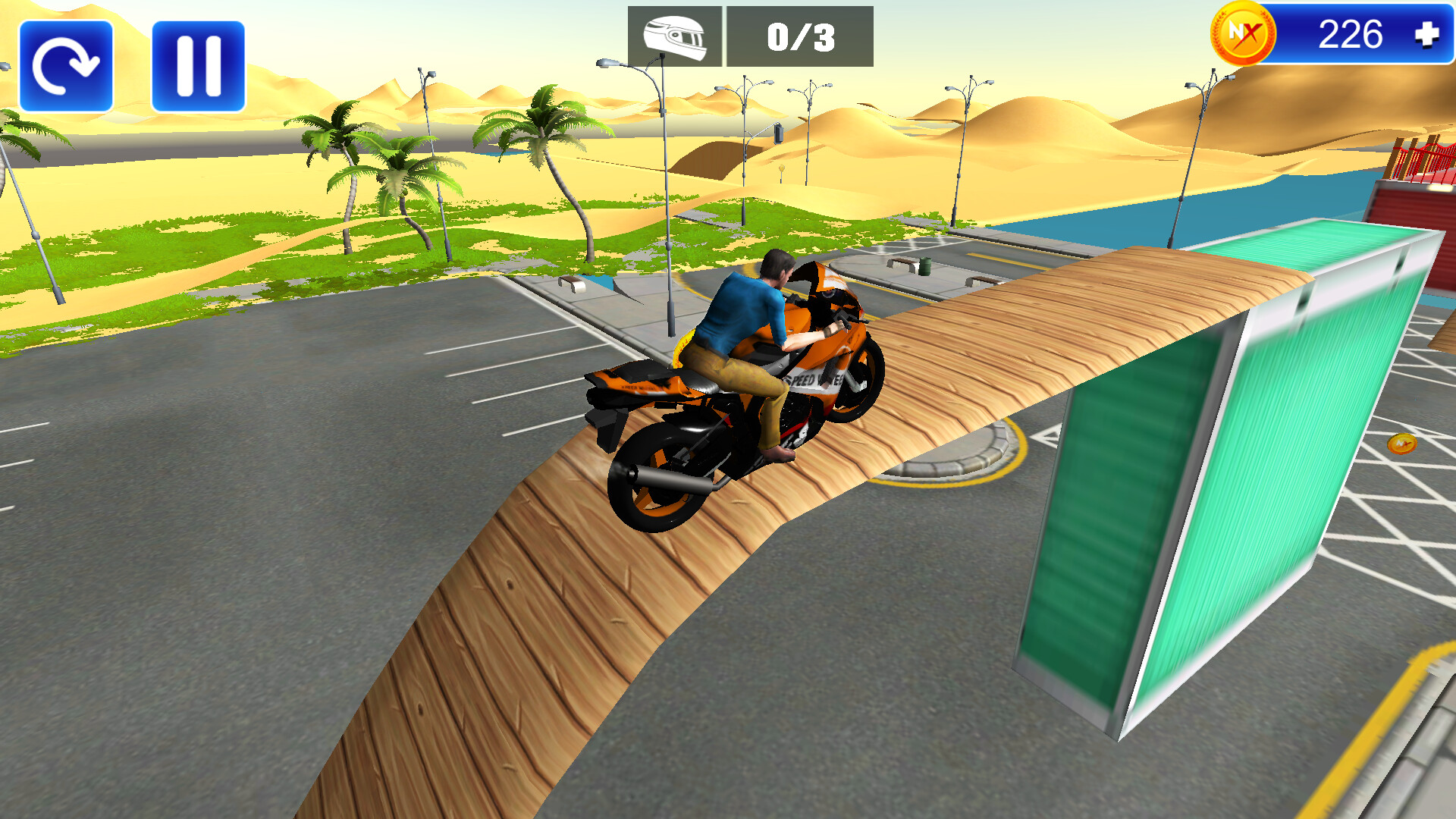Viewport: 1456px width, 819px height.
Task: Click the golden NX coin icon
Action: pyautogui.click(x=1244, y=32)
